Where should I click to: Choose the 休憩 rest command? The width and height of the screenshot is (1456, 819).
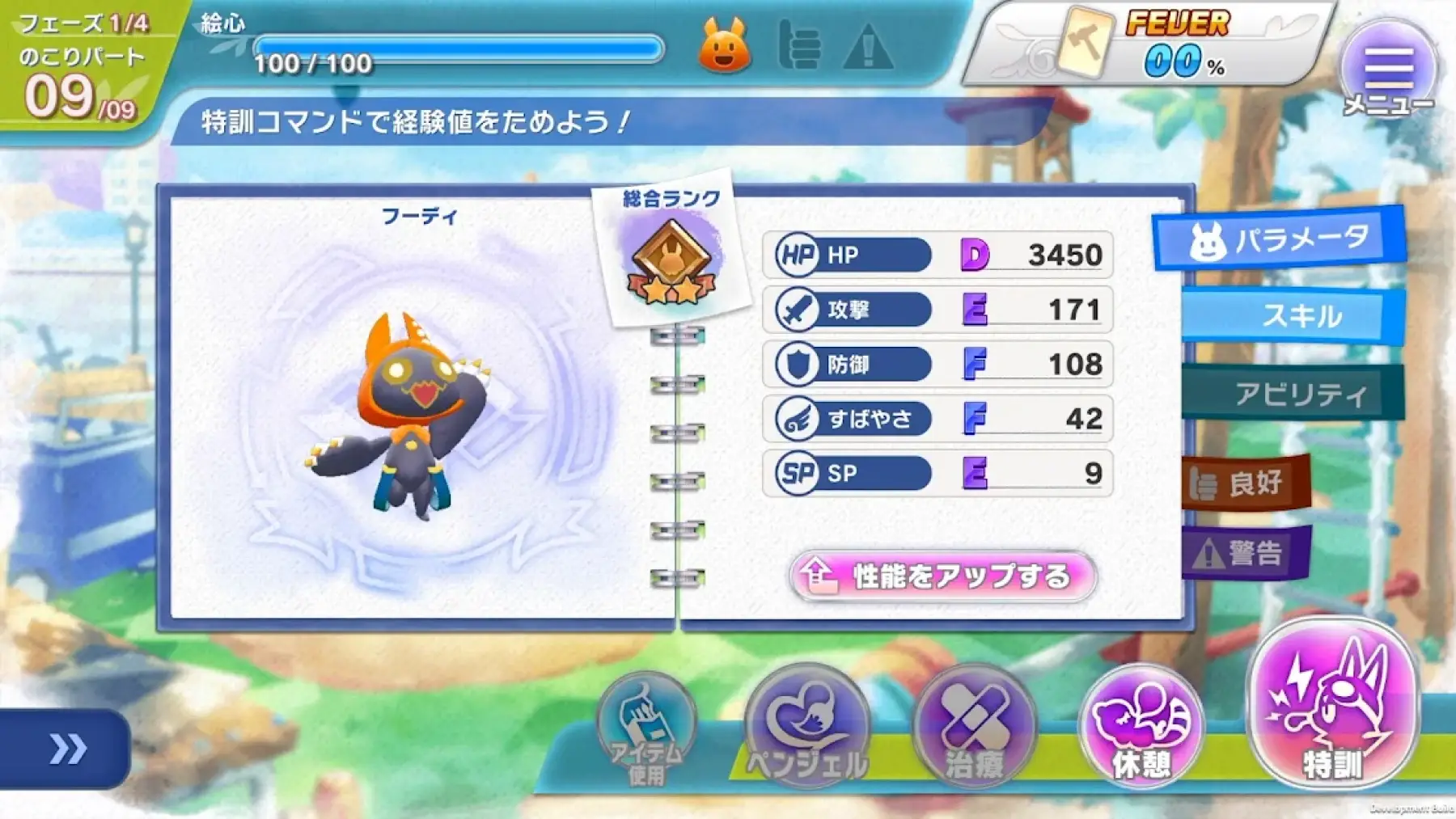pyautogui.click(x=1141, y=725)
